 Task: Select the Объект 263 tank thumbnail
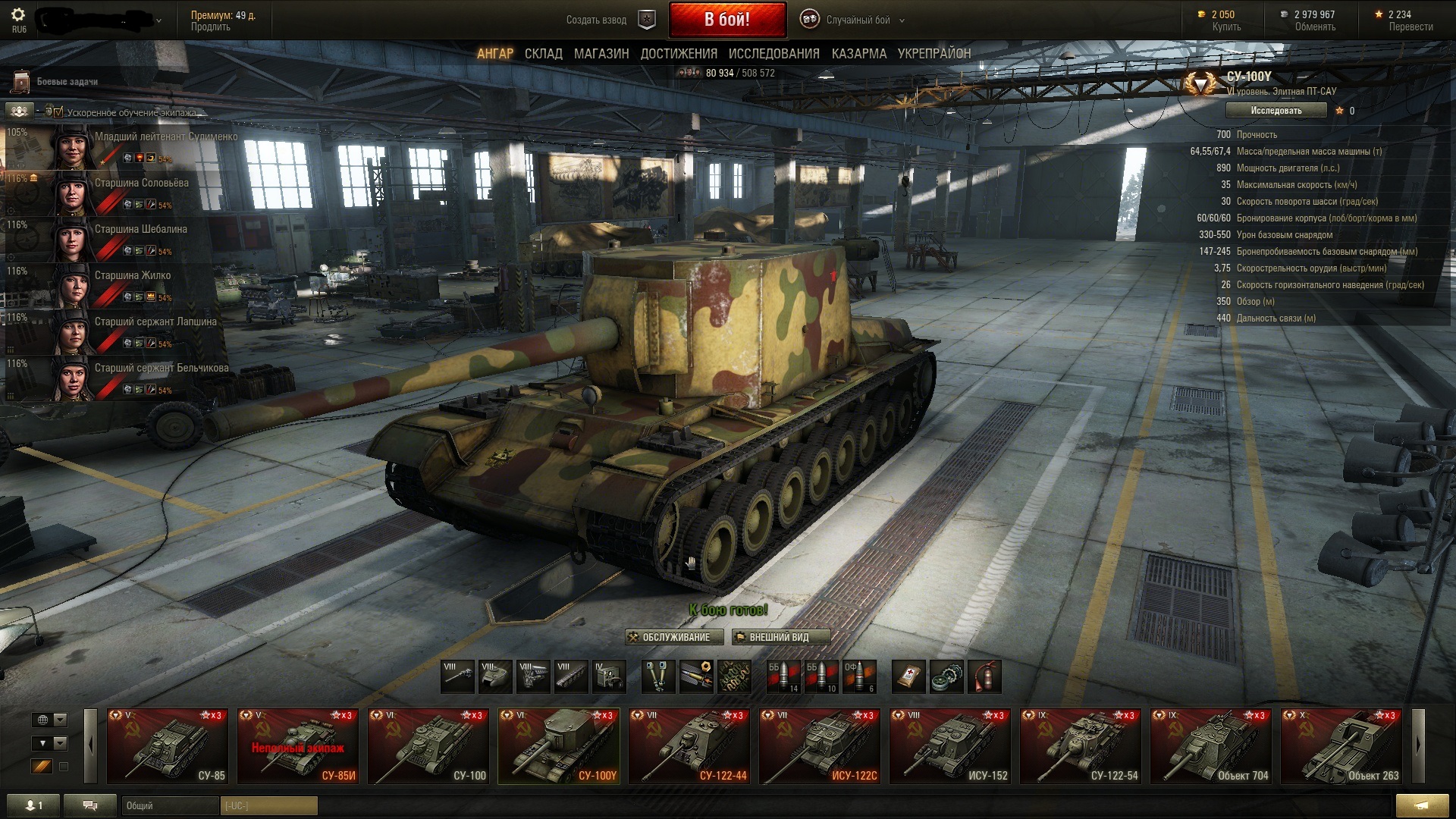[x=1341, y=745]
